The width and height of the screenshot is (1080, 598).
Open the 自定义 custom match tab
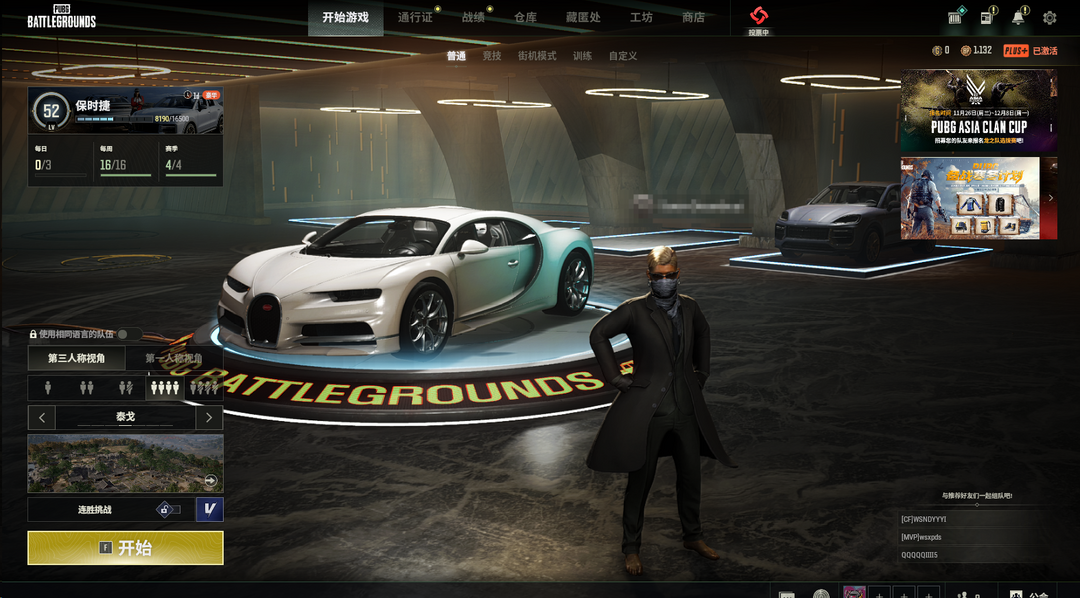pos(623,56)
